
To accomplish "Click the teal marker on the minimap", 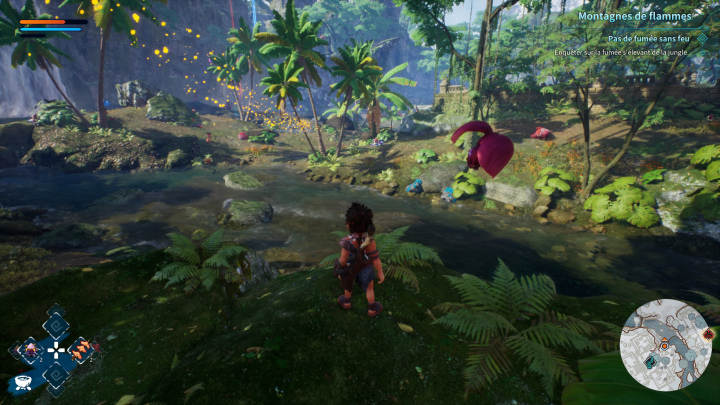I will pyautogui.click(x=651, y=362).
